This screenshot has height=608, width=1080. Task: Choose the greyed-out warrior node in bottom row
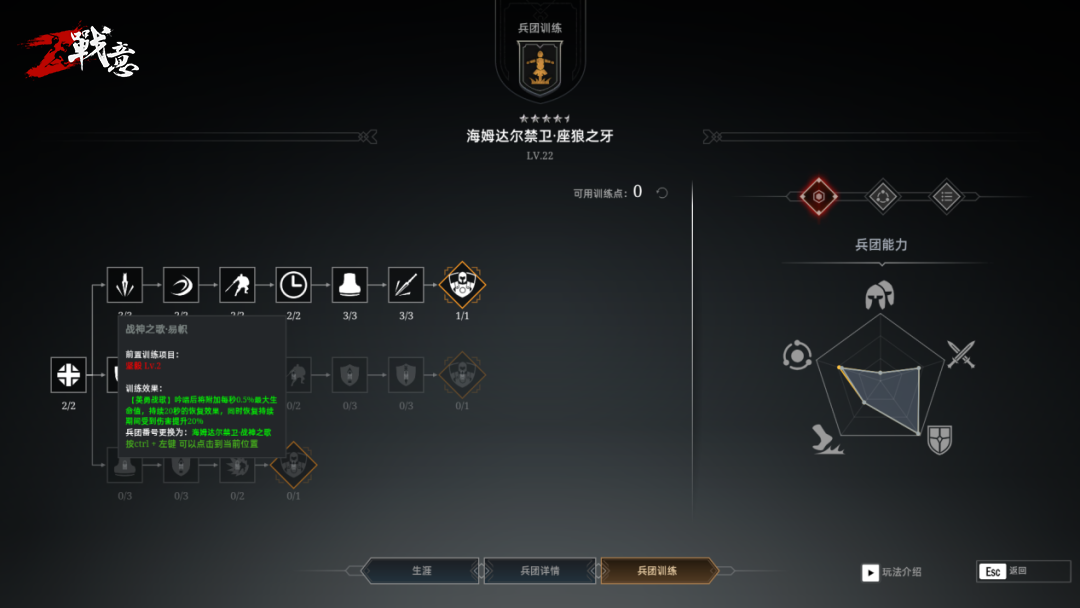tap(293, 464)
